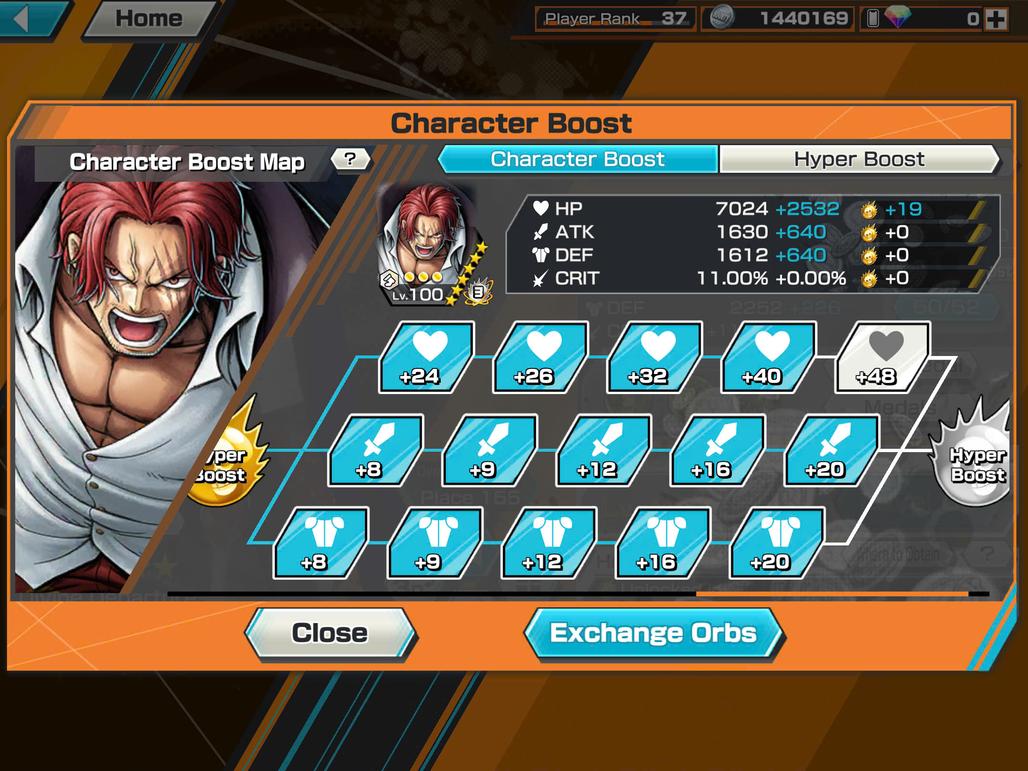Switch to the Hyper Boost tab
1028x771 pixels.
coord(859,159)
